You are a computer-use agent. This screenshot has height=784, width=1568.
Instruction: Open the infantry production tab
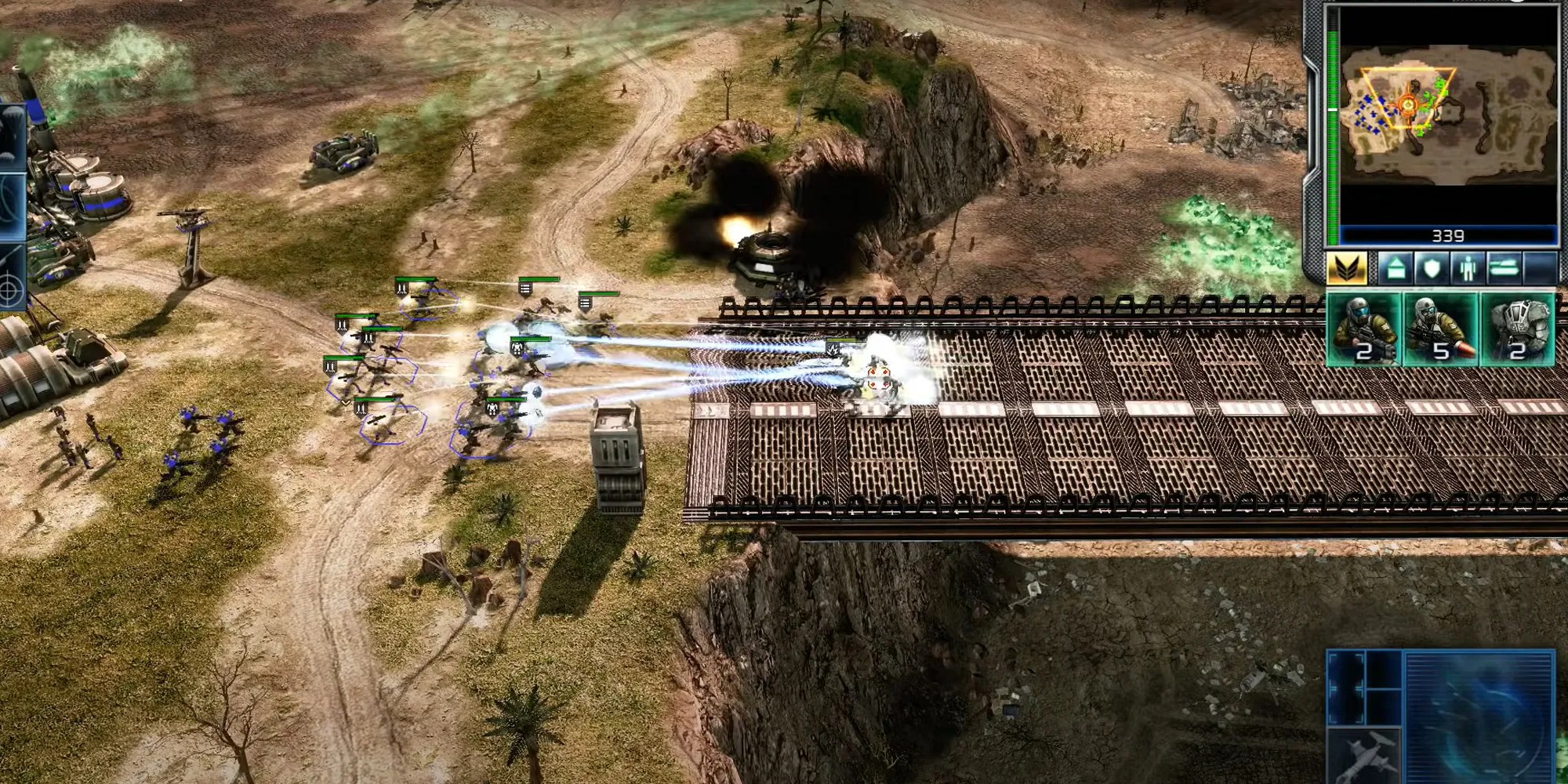pyautogui.click(x=1468, y=267)
